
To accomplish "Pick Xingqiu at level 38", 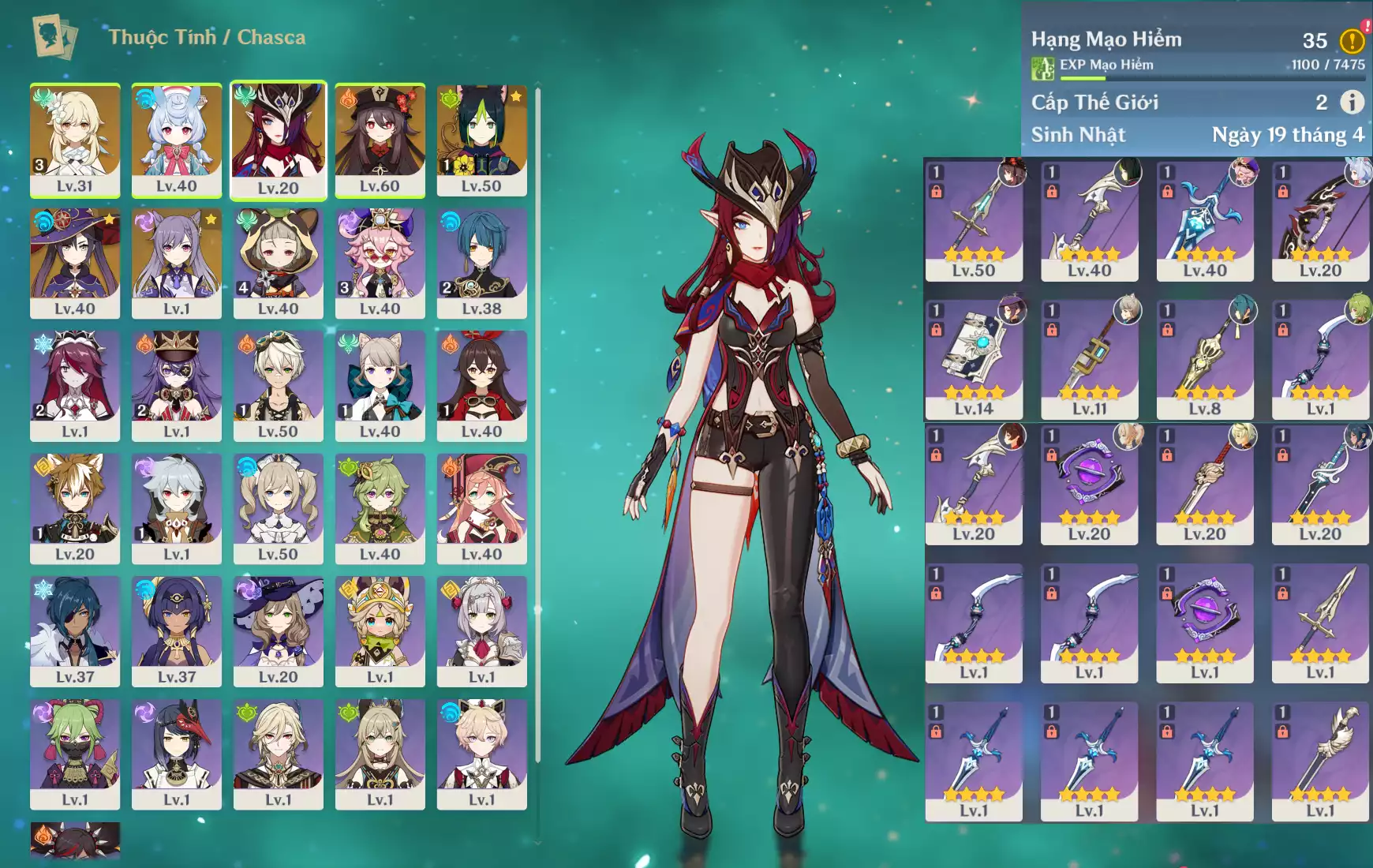I will tap(481, 263).
